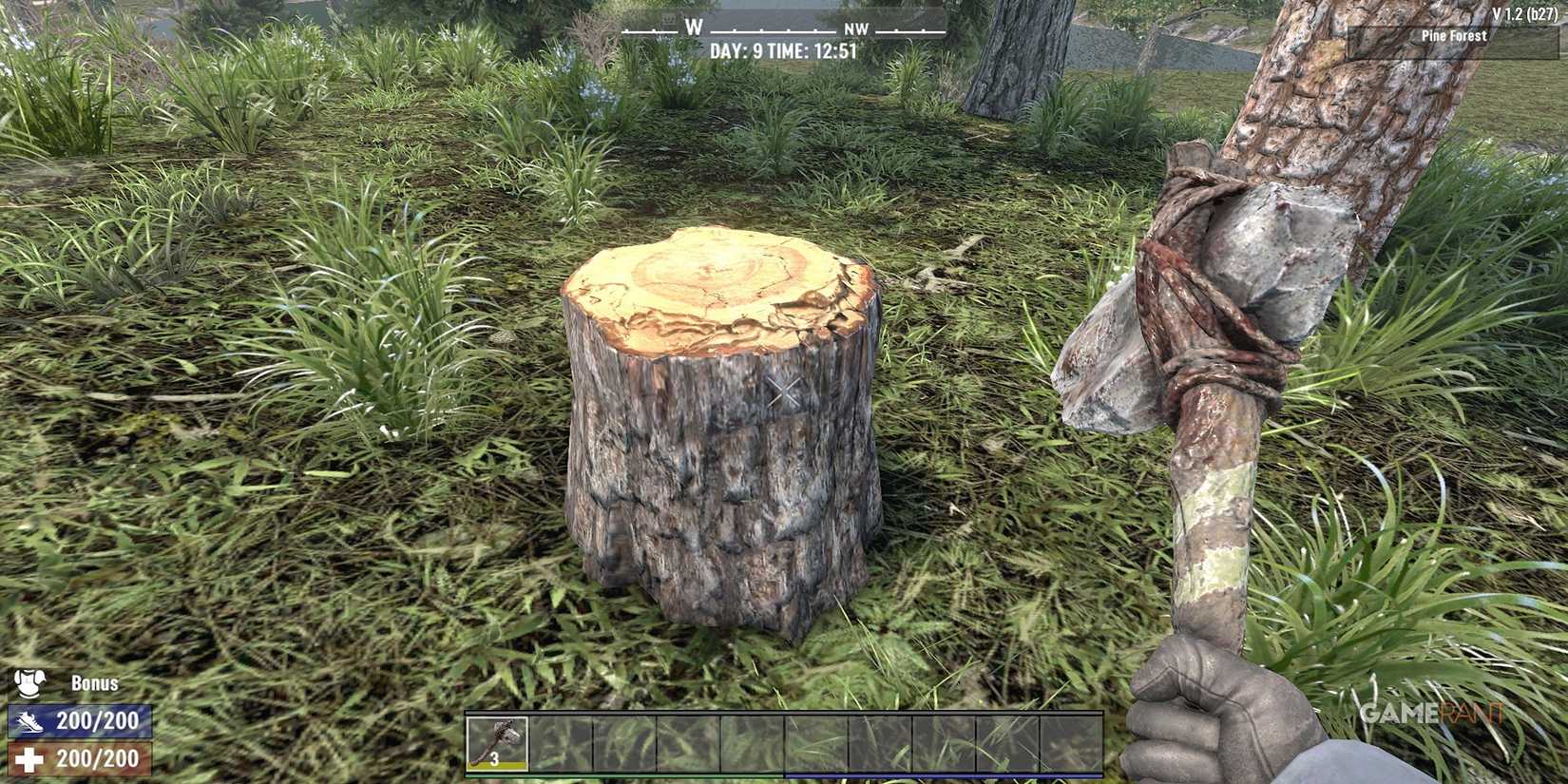Image resolution: width=1568 pixels, height=784 pixels.
Task: Click the Pine Forest biome label
Action: (x=1453, y=35)
